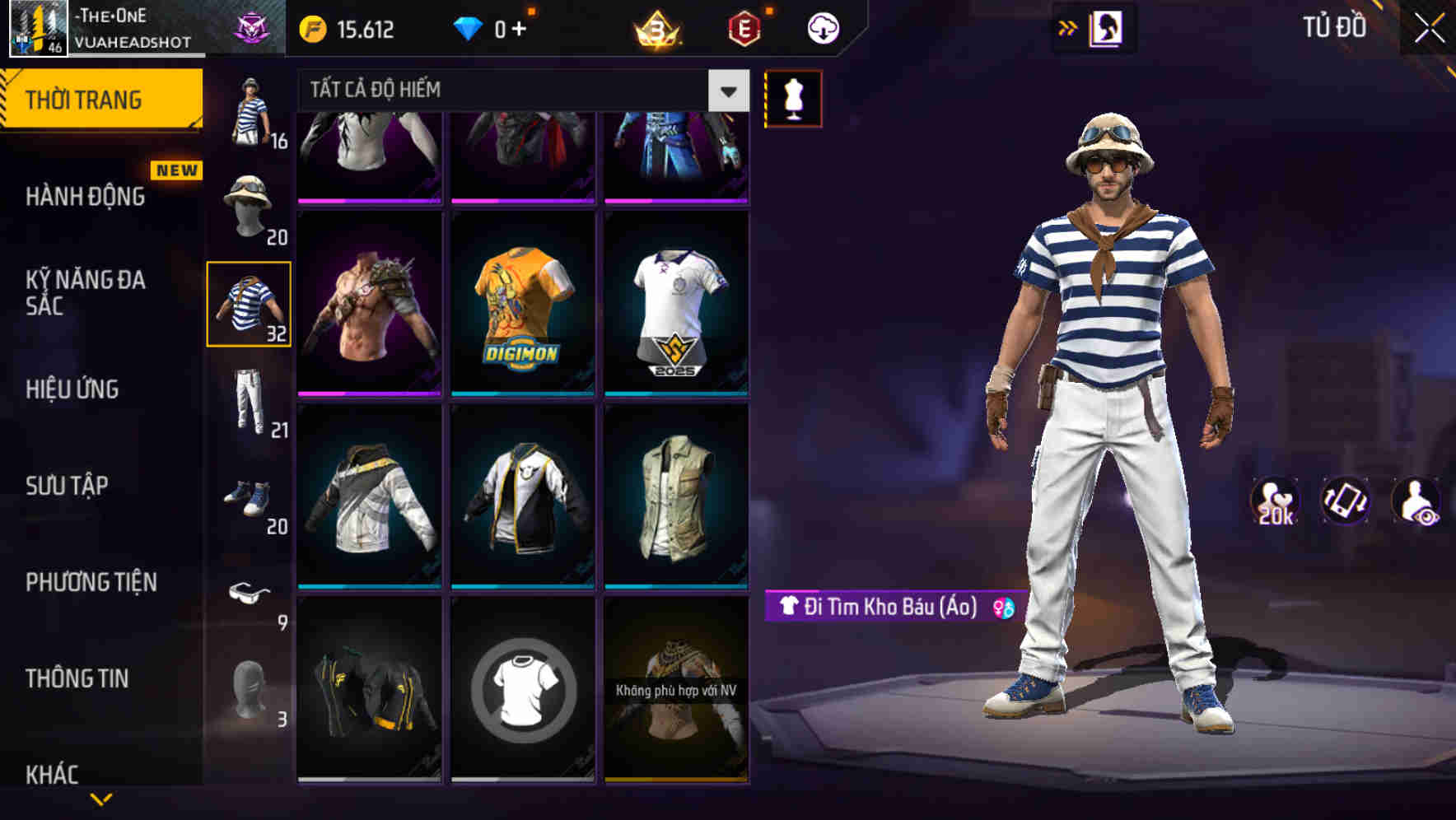Click the red hexagon E event icon
Screen dimensions: 1456x820
point(743,27)
